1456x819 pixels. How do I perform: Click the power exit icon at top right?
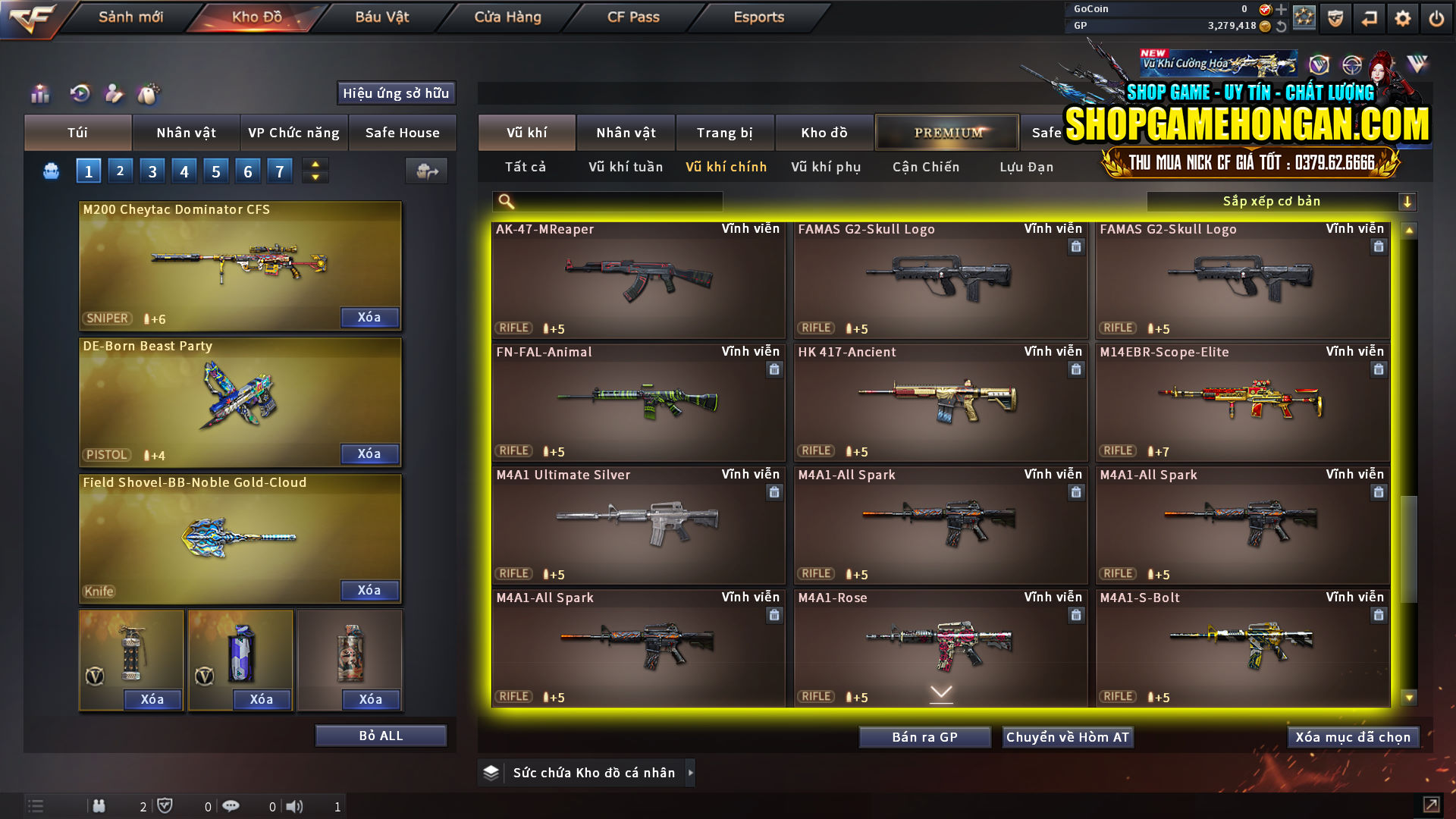click(1436, 17)
